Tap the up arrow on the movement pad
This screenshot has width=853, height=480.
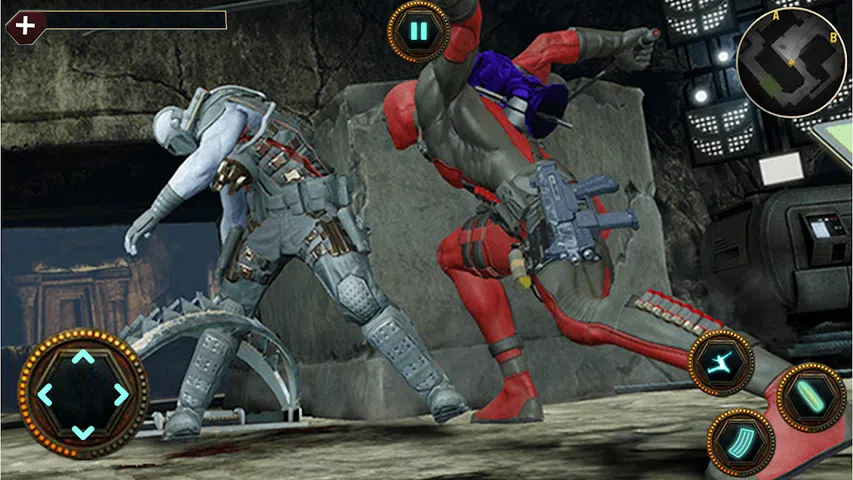pos(83,357)
